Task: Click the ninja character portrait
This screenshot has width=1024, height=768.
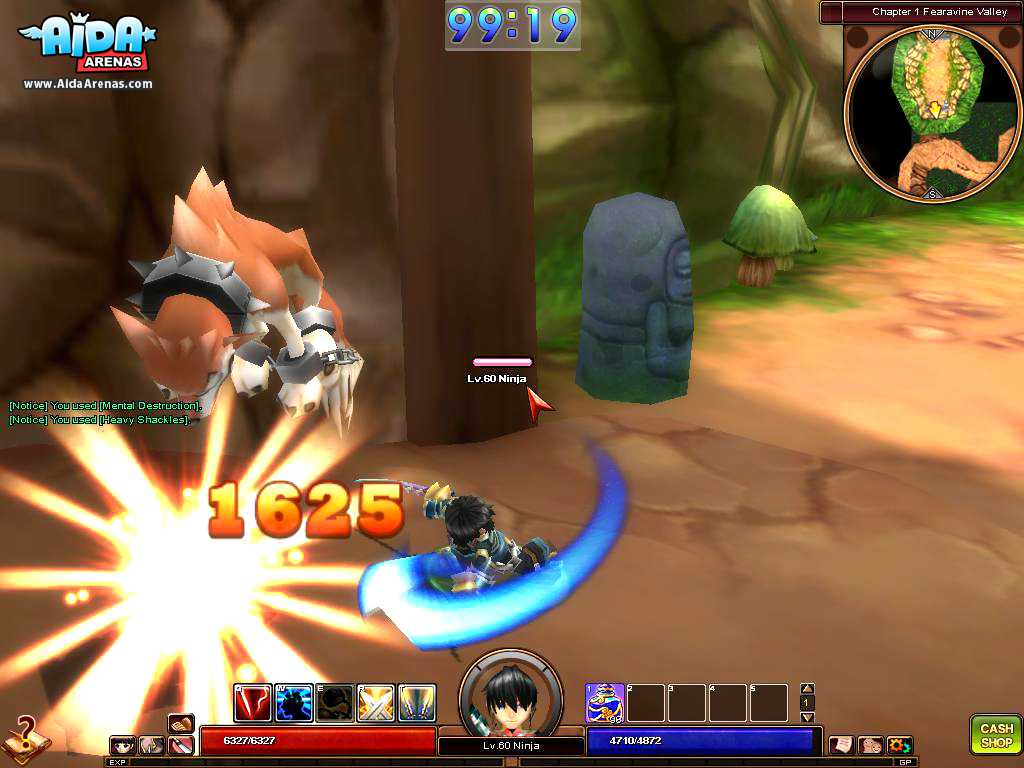Action: coord(510,694)
